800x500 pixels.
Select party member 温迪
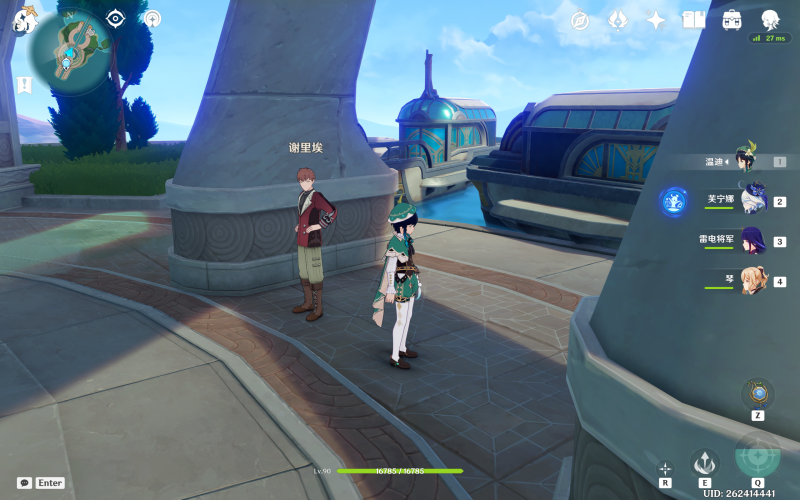point(745,160)
